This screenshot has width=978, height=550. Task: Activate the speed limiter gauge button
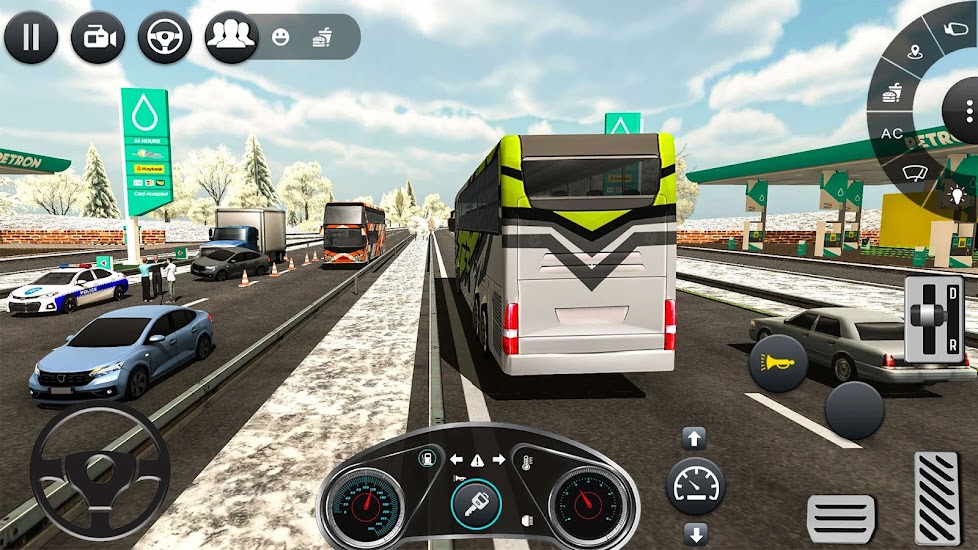[695, 486]
